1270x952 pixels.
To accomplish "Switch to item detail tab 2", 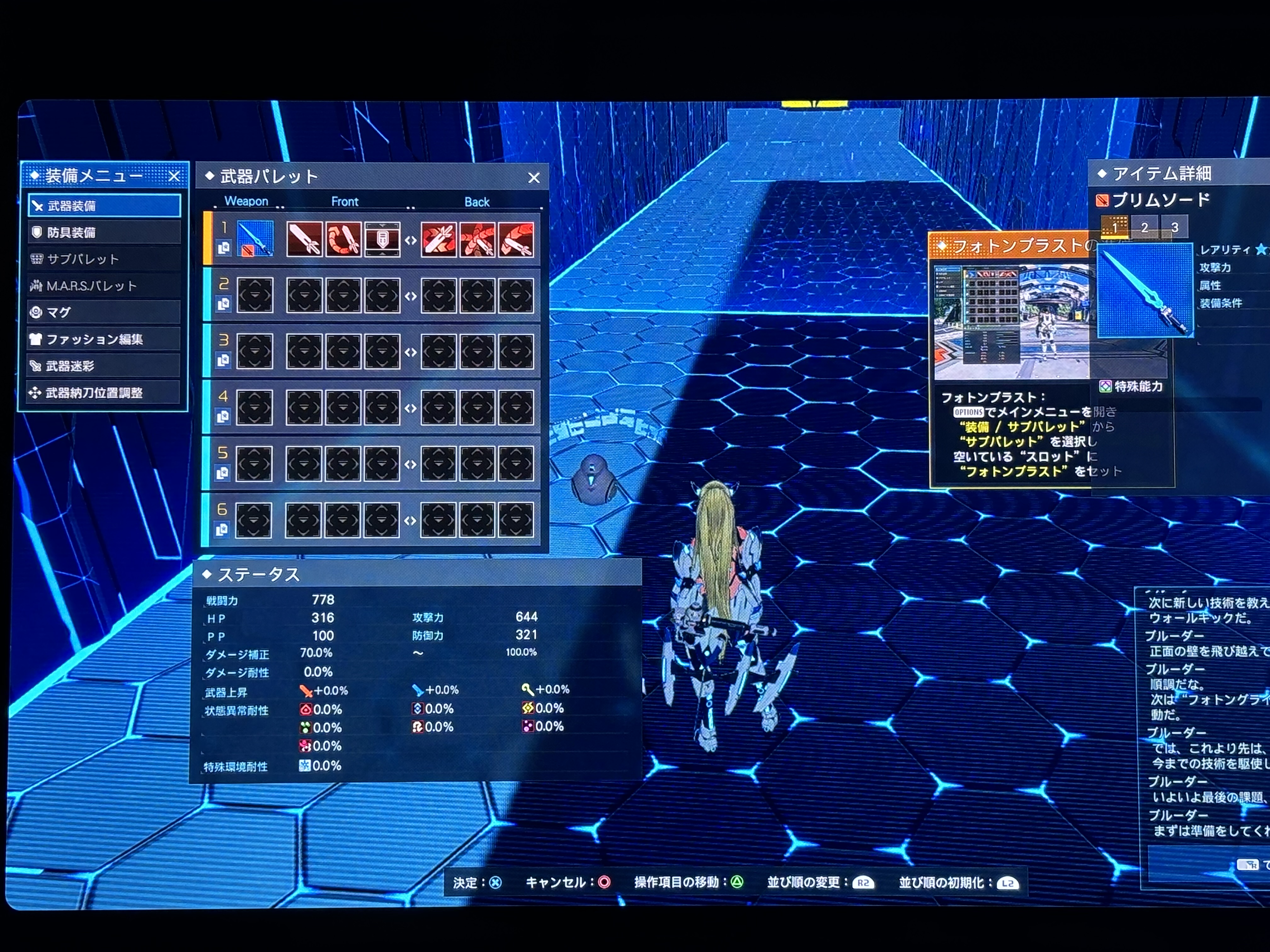I will (1144, 227).
